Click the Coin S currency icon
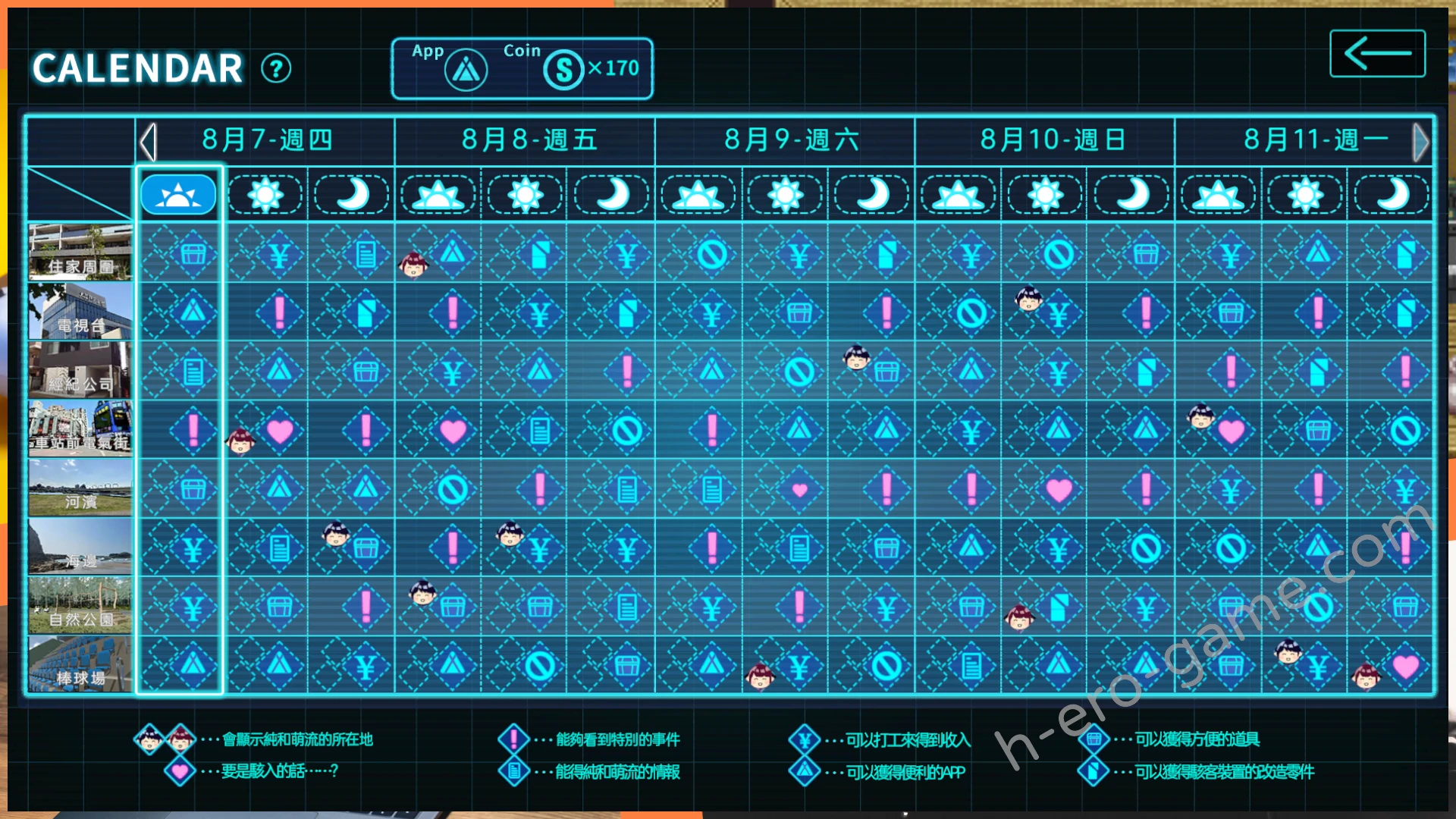The width and height of the screenshot is (1456, 819). click(x=563, y=71)
